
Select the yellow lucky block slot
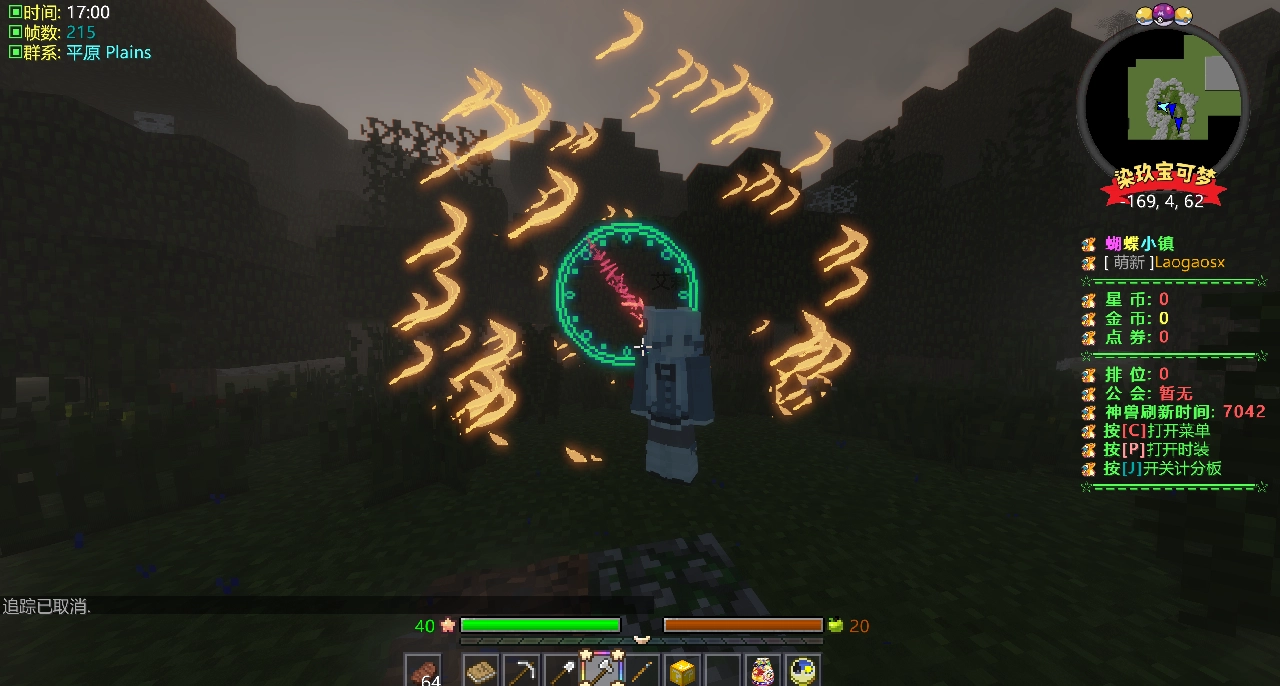[x=683, y=671]
